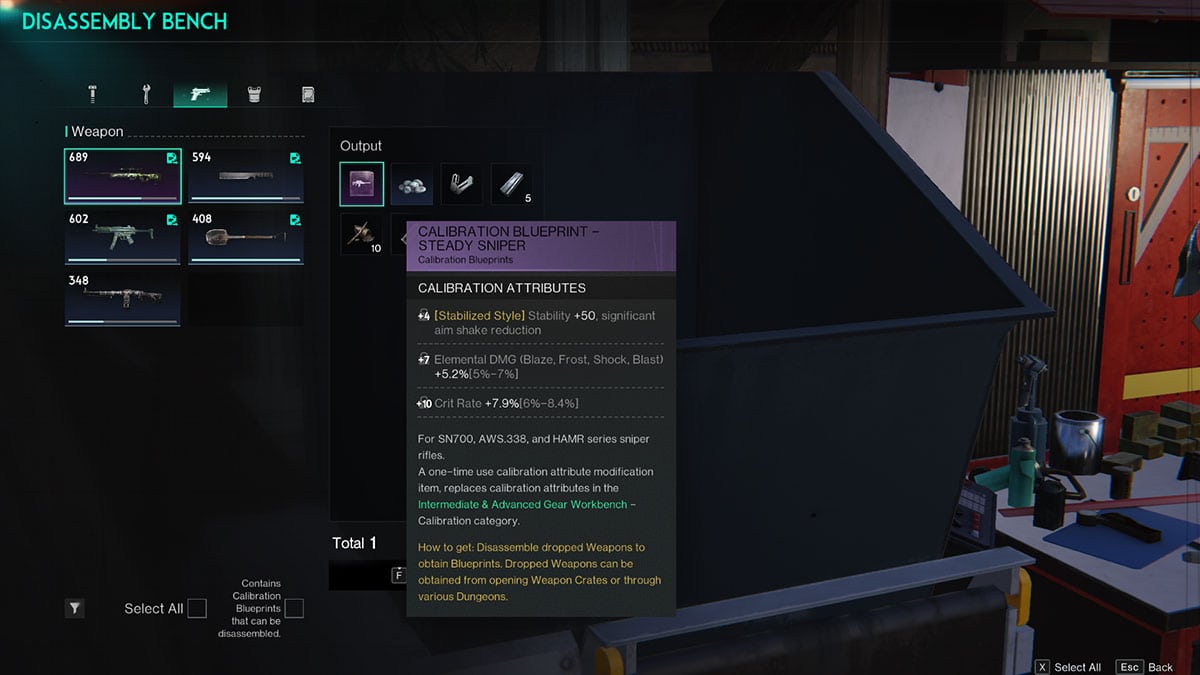1200x675 pixels.
Task: View the metal ingot output with quantity 5
Action: click(x=512, y=184)
